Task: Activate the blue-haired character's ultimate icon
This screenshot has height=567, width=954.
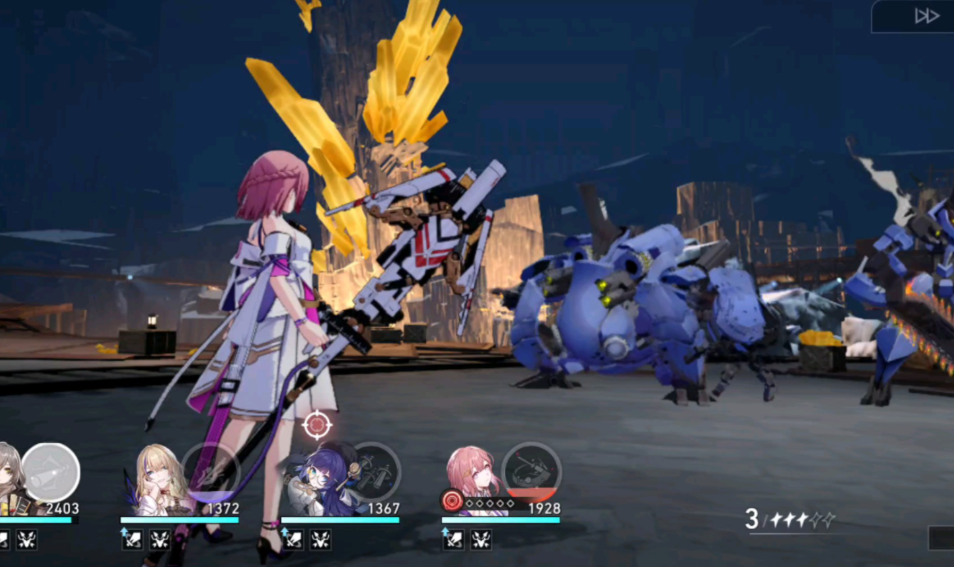Action: [371, 471]
